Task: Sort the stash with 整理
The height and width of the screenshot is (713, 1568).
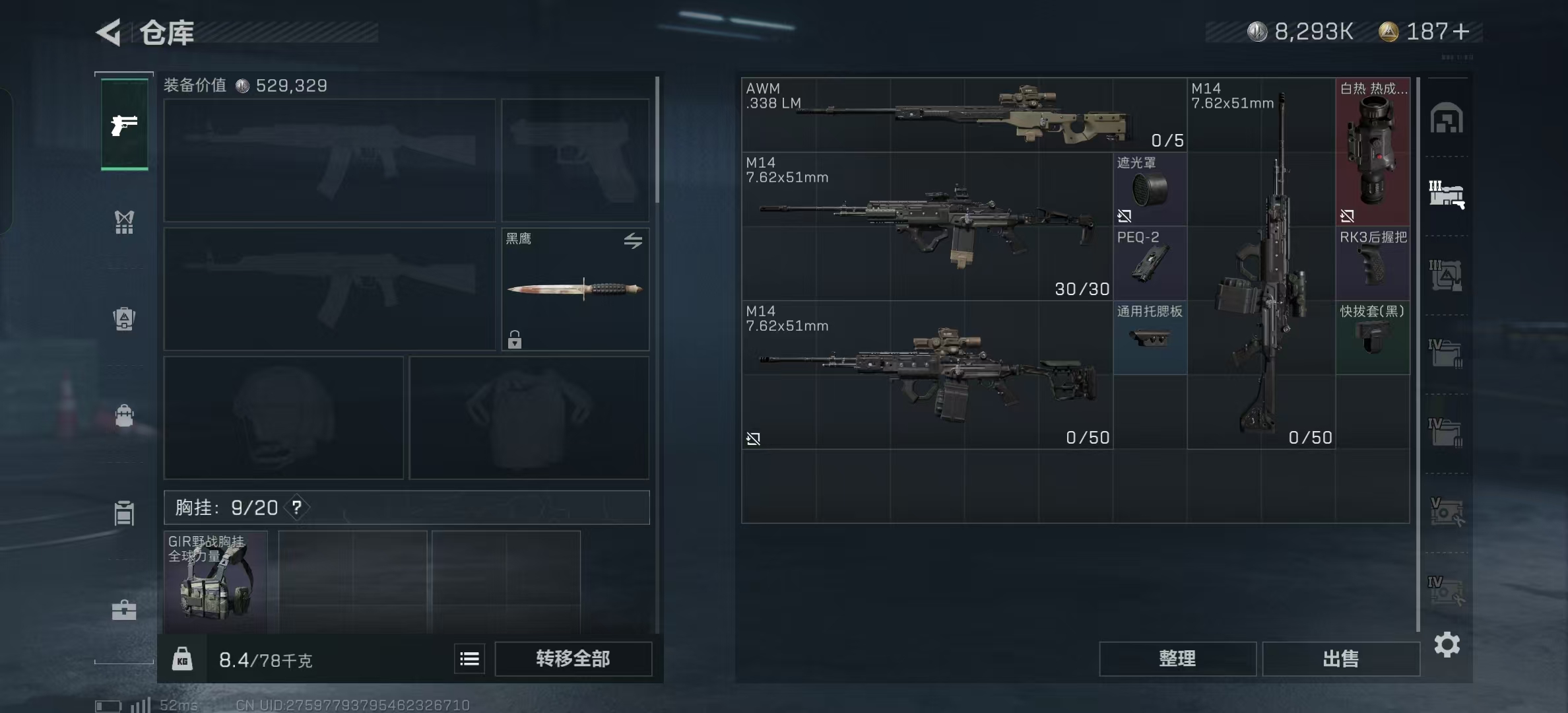Action: click(x=1177, y=659)
